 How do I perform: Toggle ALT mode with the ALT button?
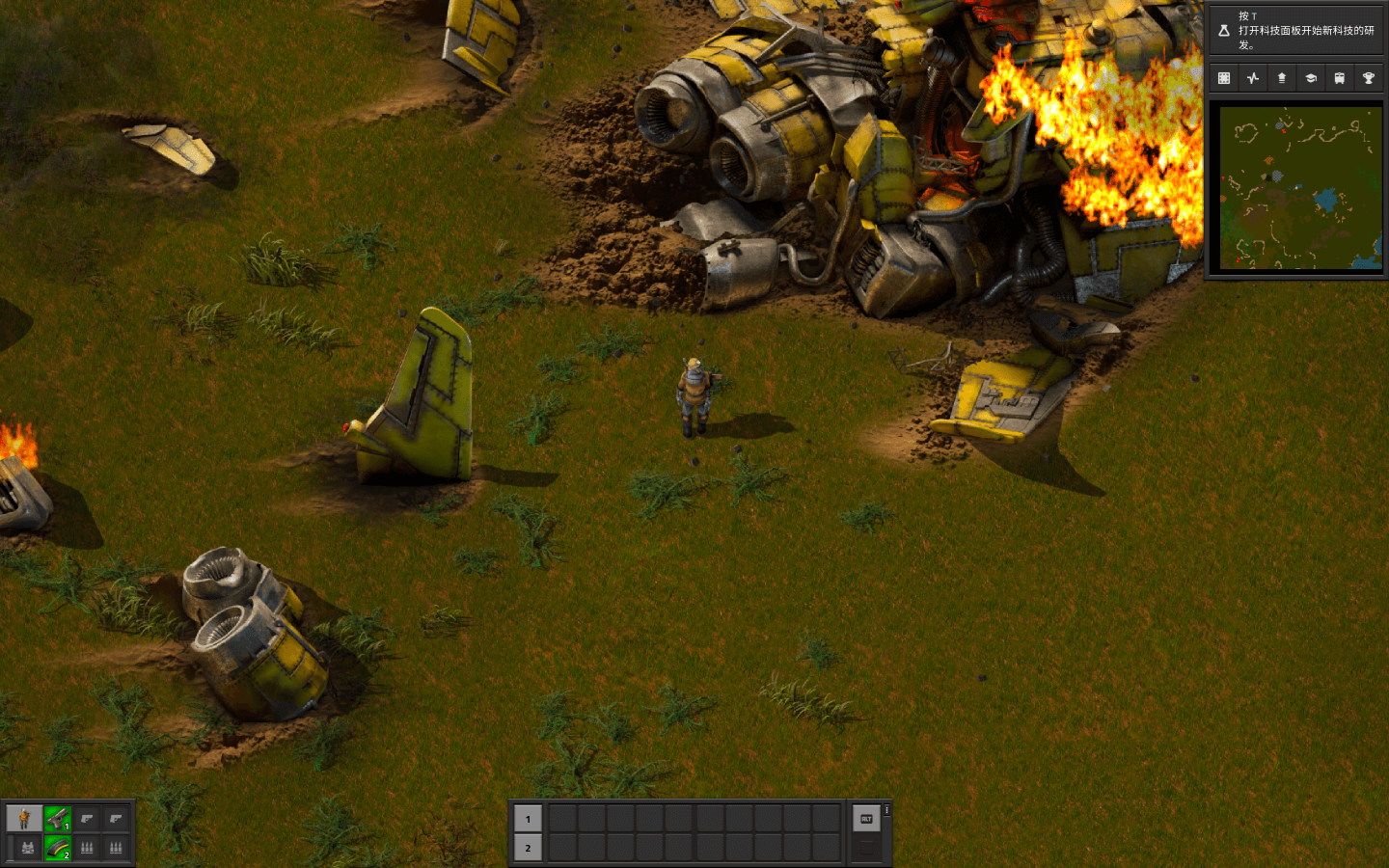[865, 819]
